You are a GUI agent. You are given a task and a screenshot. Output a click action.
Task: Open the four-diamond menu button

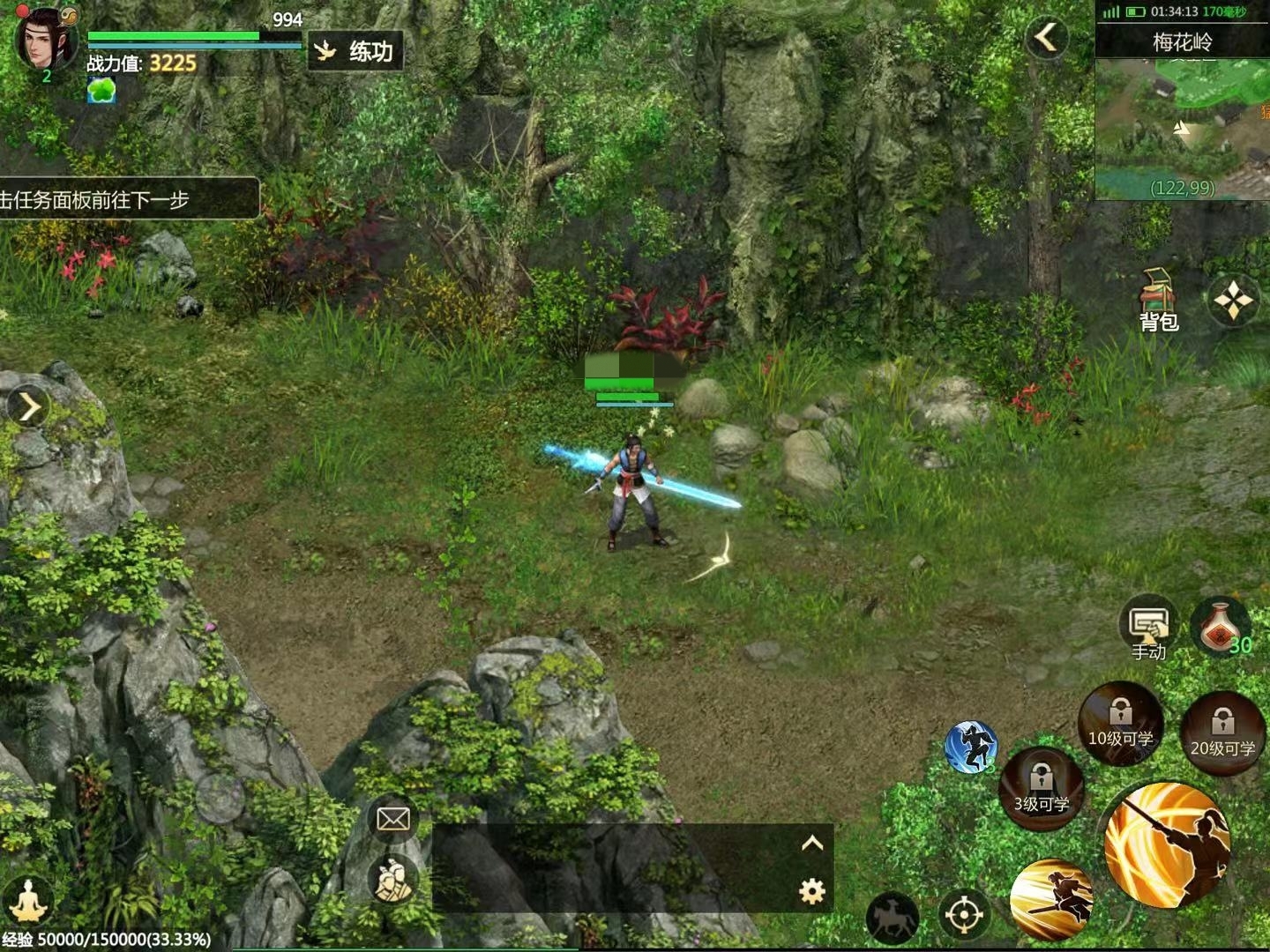tap(1232, 301)
